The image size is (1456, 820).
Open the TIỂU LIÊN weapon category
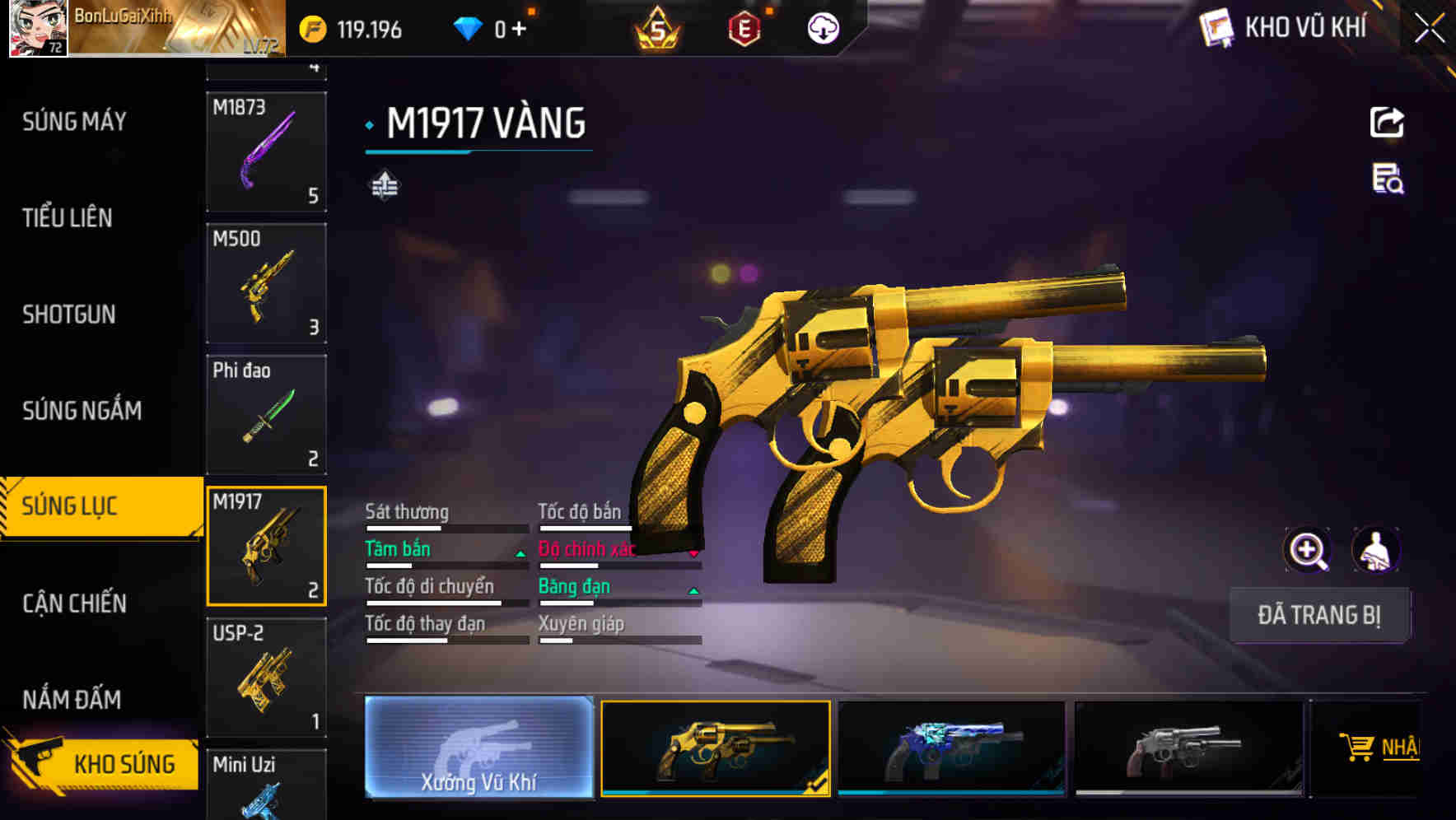pyautogui.click(x=68, y=218)
